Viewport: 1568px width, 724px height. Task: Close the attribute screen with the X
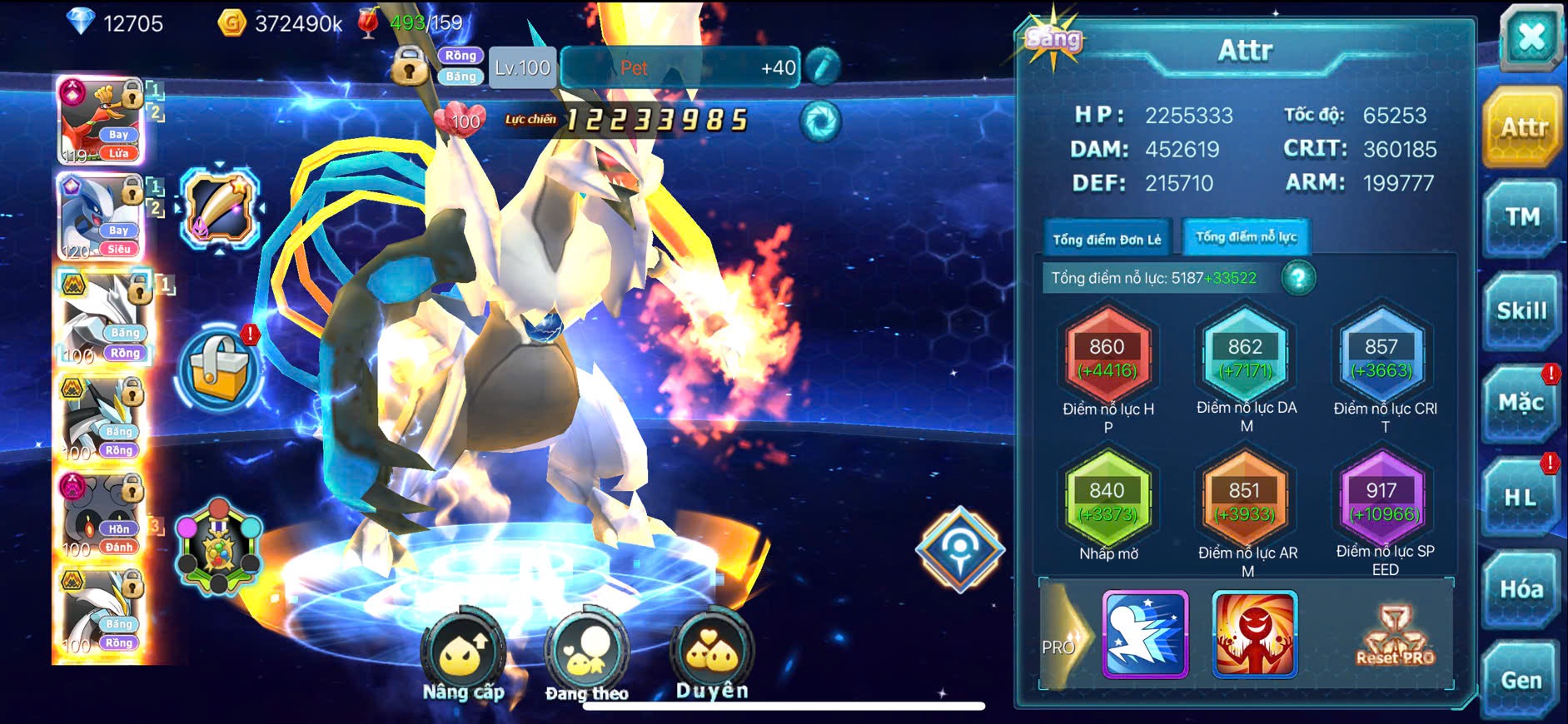coord(1531,38)
